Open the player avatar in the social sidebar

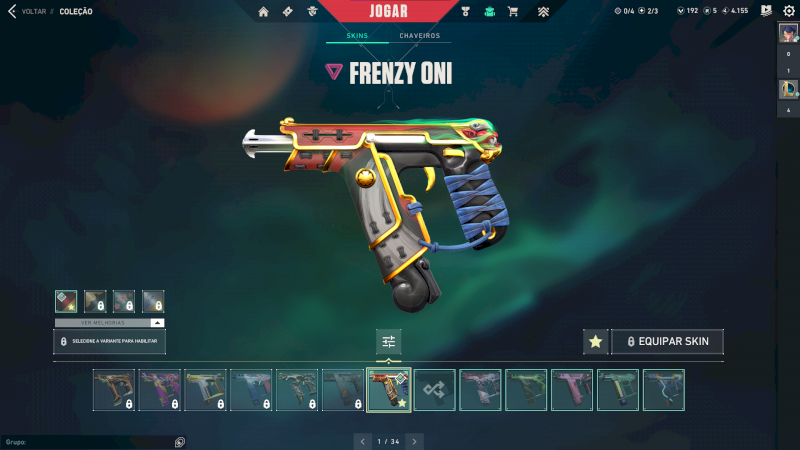pyautogui.click(x=788, y=33)
